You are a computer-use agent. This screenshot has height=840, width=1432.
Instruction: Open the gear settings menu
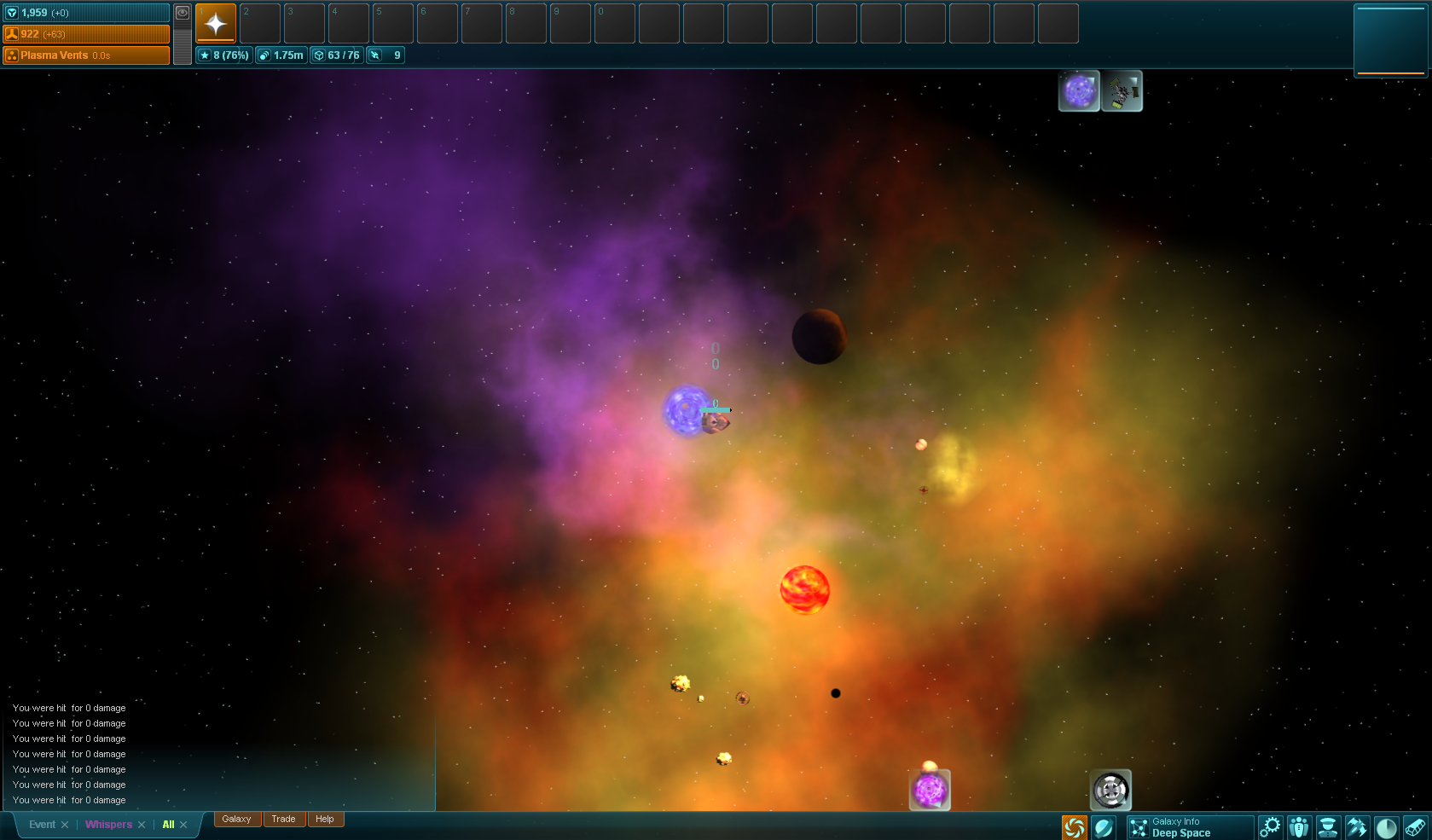pos(1270,827)
